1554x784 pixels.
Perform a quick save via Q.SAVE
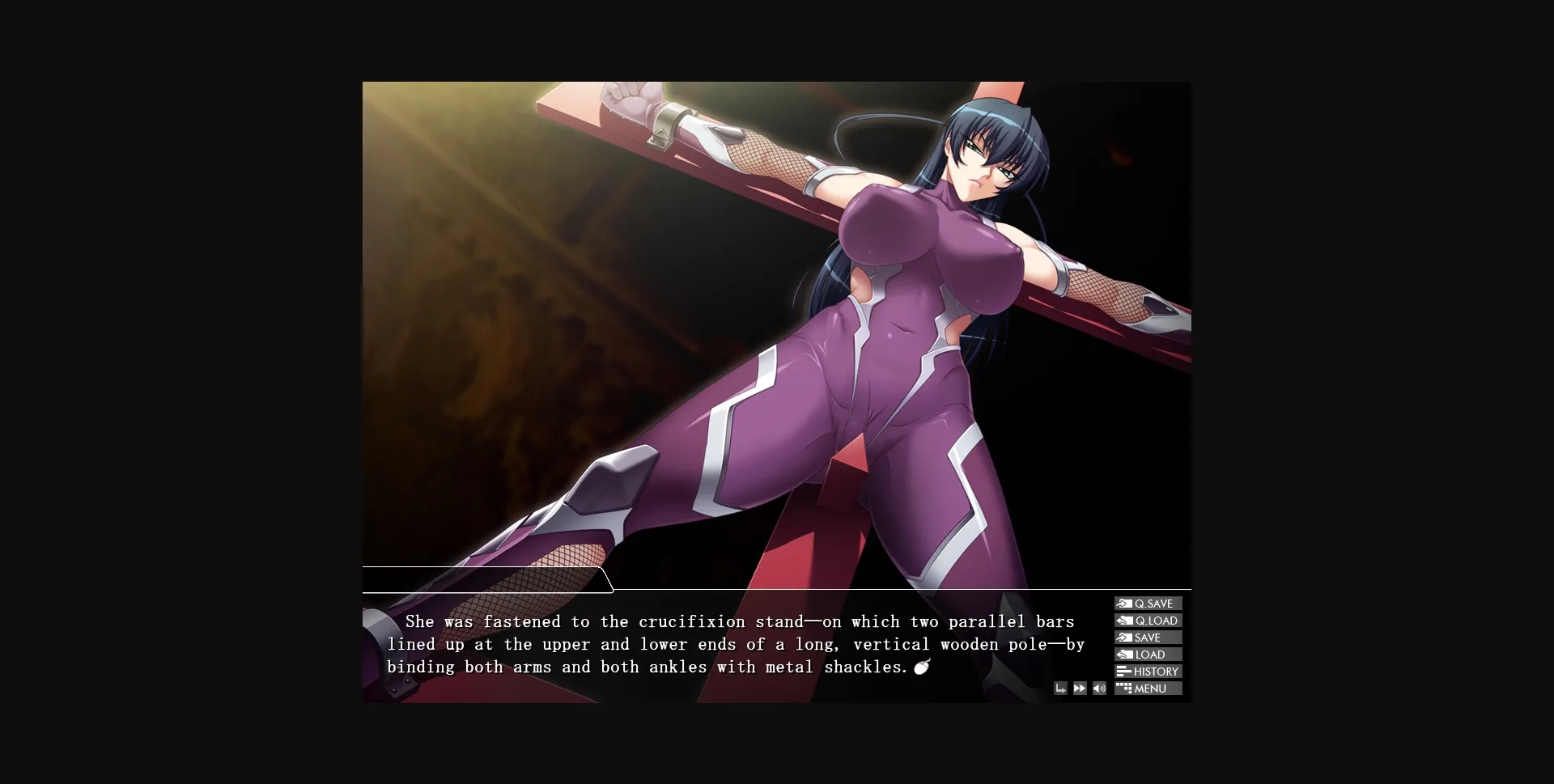(x=1148, y=604)
